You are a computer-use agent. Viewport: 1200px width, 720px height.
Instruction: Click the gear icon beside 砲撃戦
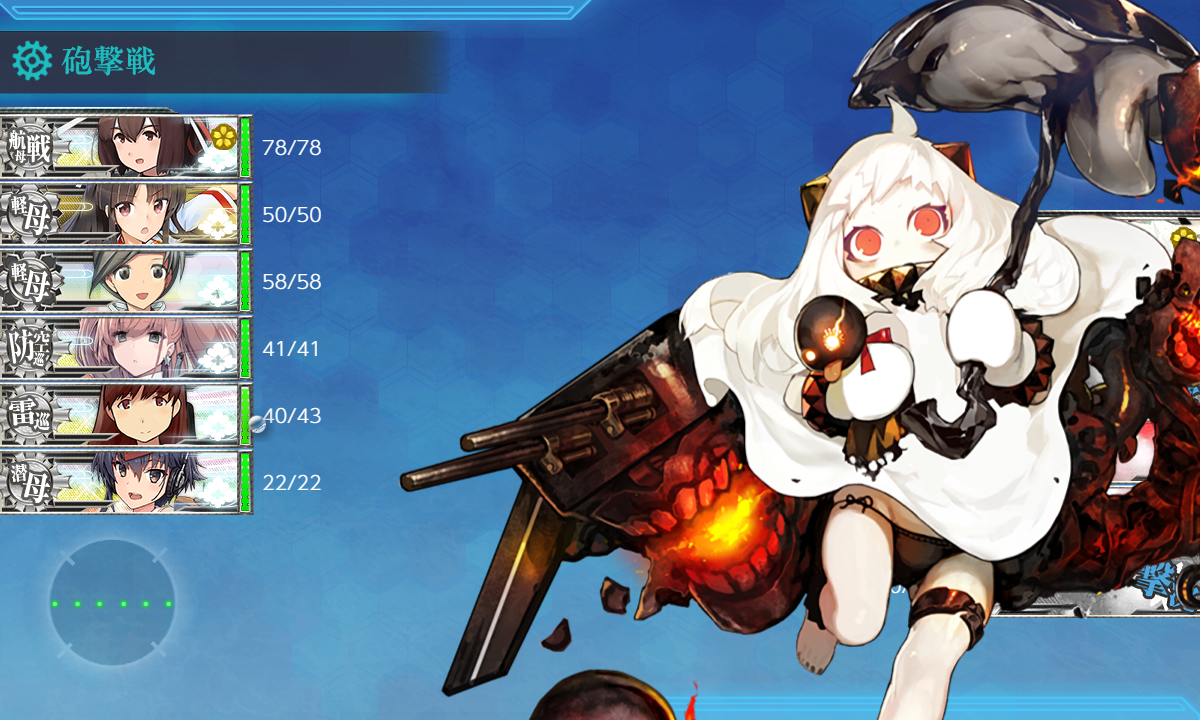(x=32, y=61)
